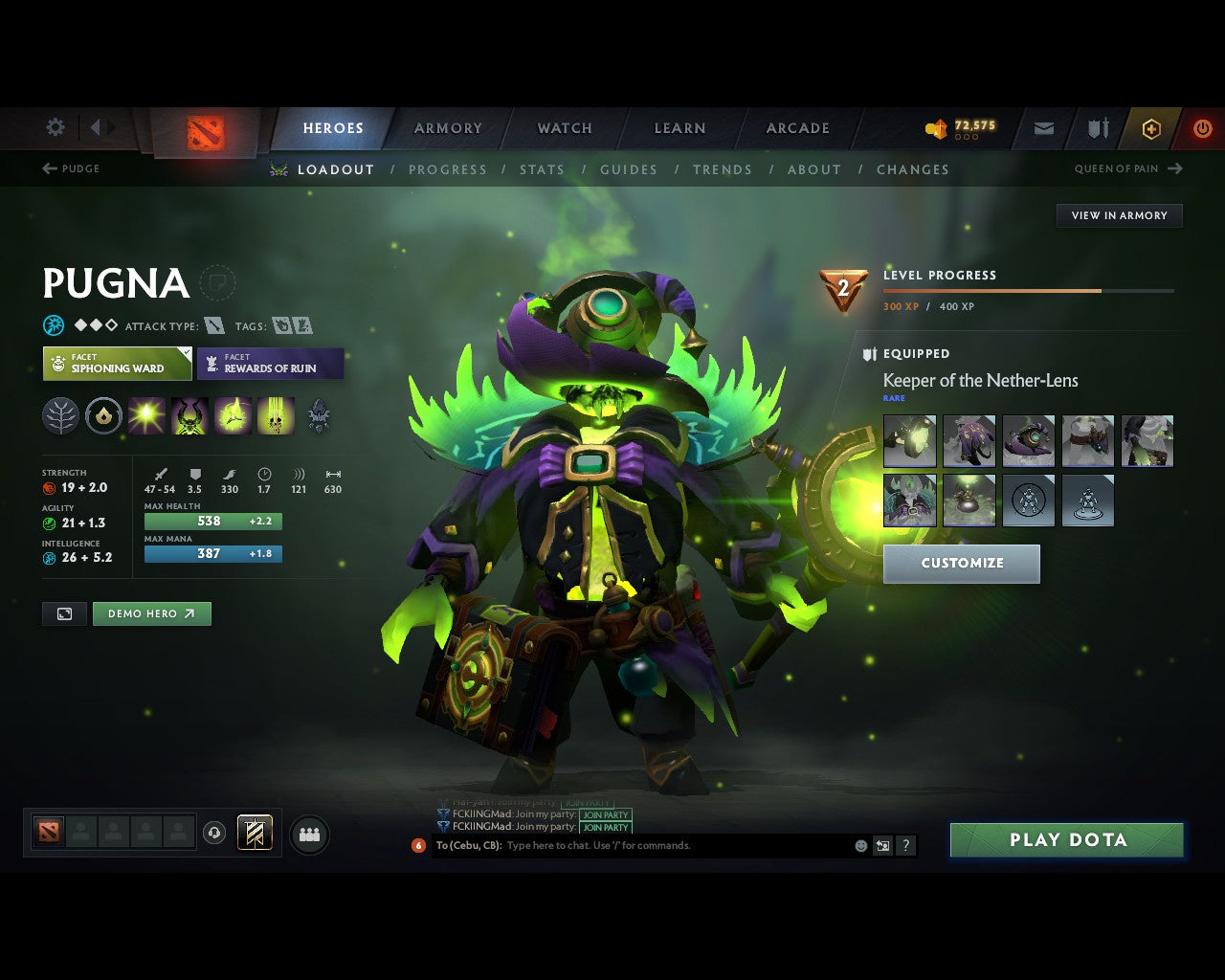Open the settings gear icon
1225x980 pixels.
coord(55,126)
